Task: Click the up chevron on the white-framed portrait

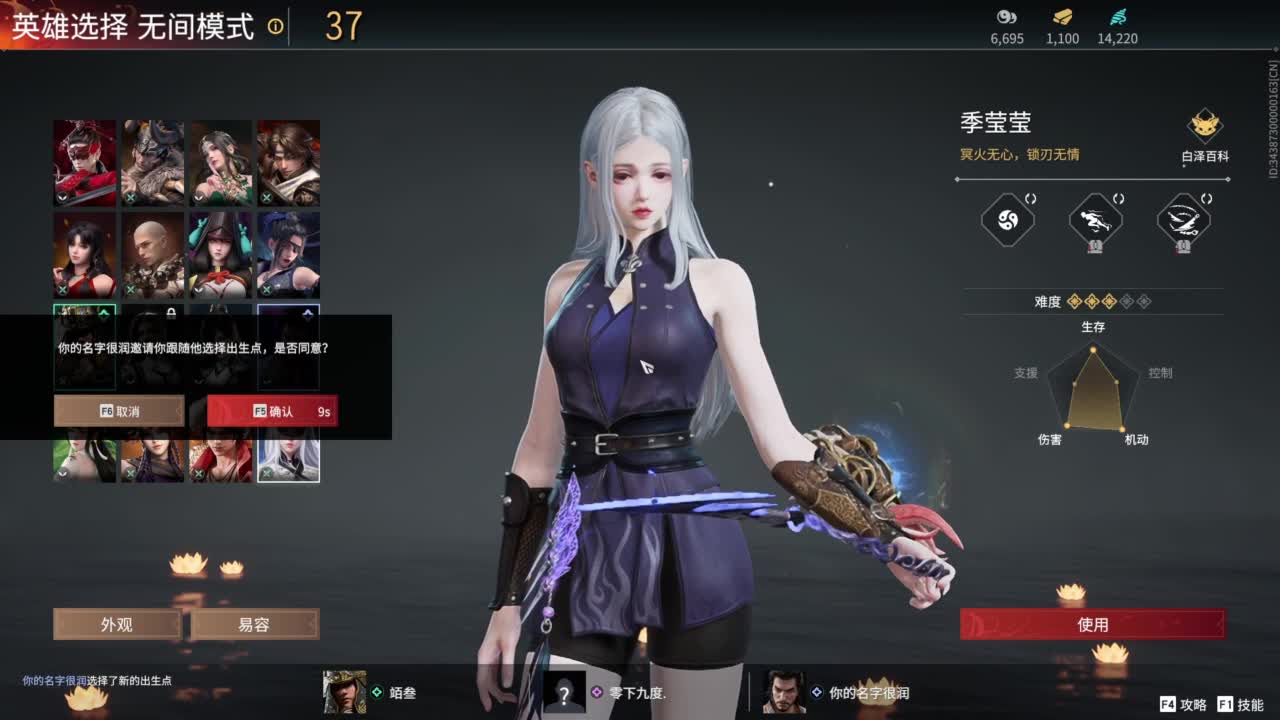Action: 307,312
